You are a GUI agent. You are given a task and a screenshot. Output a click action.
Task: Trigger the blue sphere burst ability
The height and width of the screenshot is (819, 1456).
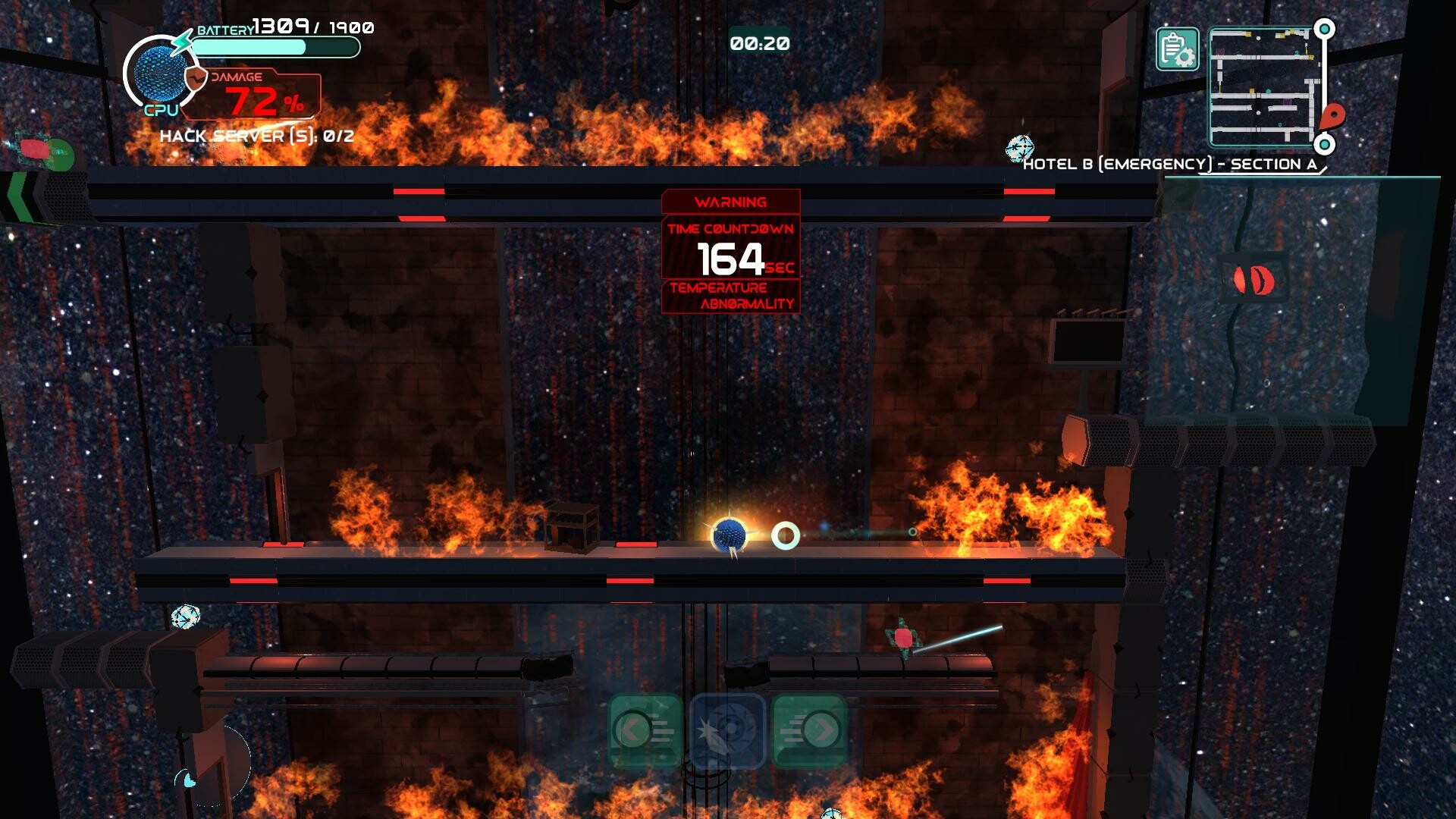pos(727,731)
